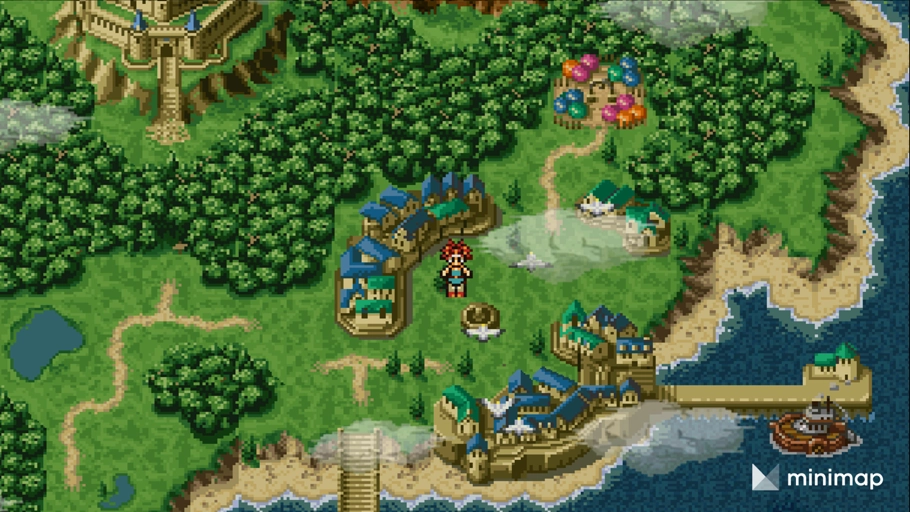Click the minimap logo watermark
The height and width of the screenshot is (512, 910).
pos(817,478)
